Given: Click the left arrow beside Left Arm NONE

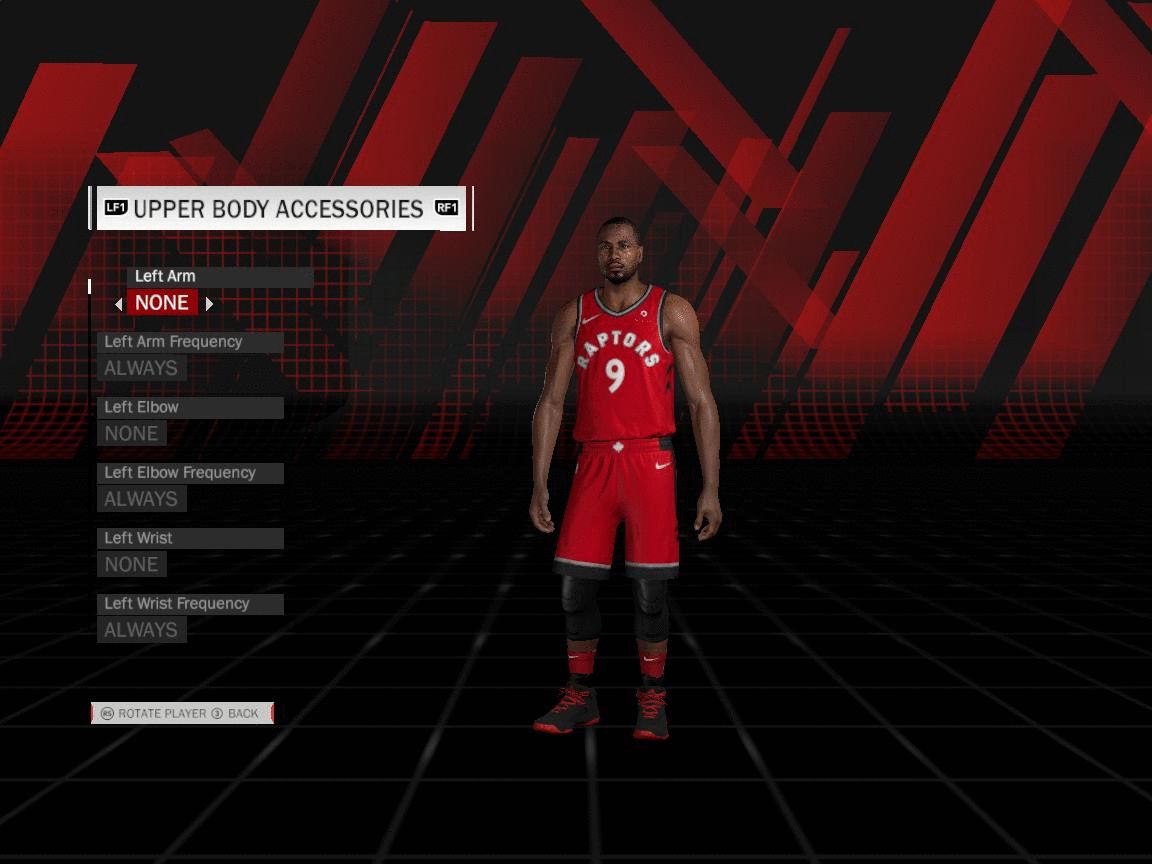Looking at the screenshot, I should click(119, 304).
